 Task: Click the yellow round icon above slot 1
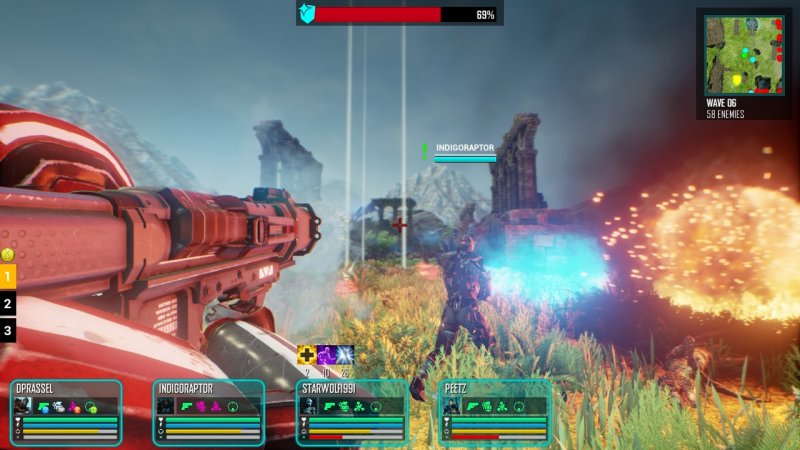[7, 254]
